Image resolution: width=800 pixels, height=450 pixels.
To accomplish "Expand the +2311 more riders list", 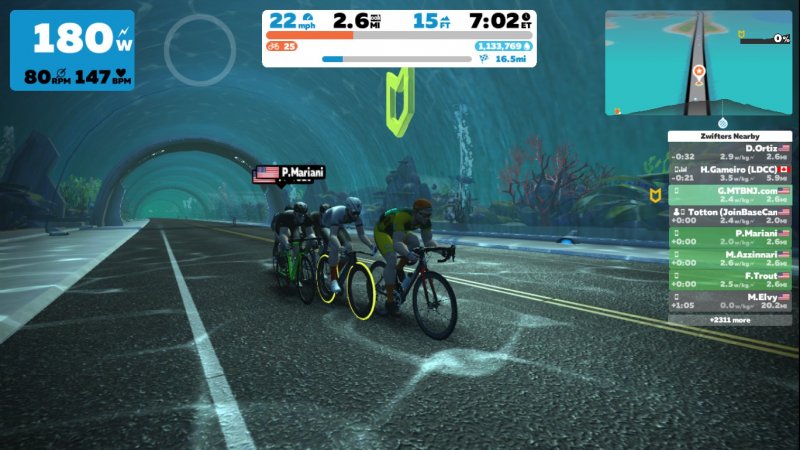I will (x=729, y=320).
